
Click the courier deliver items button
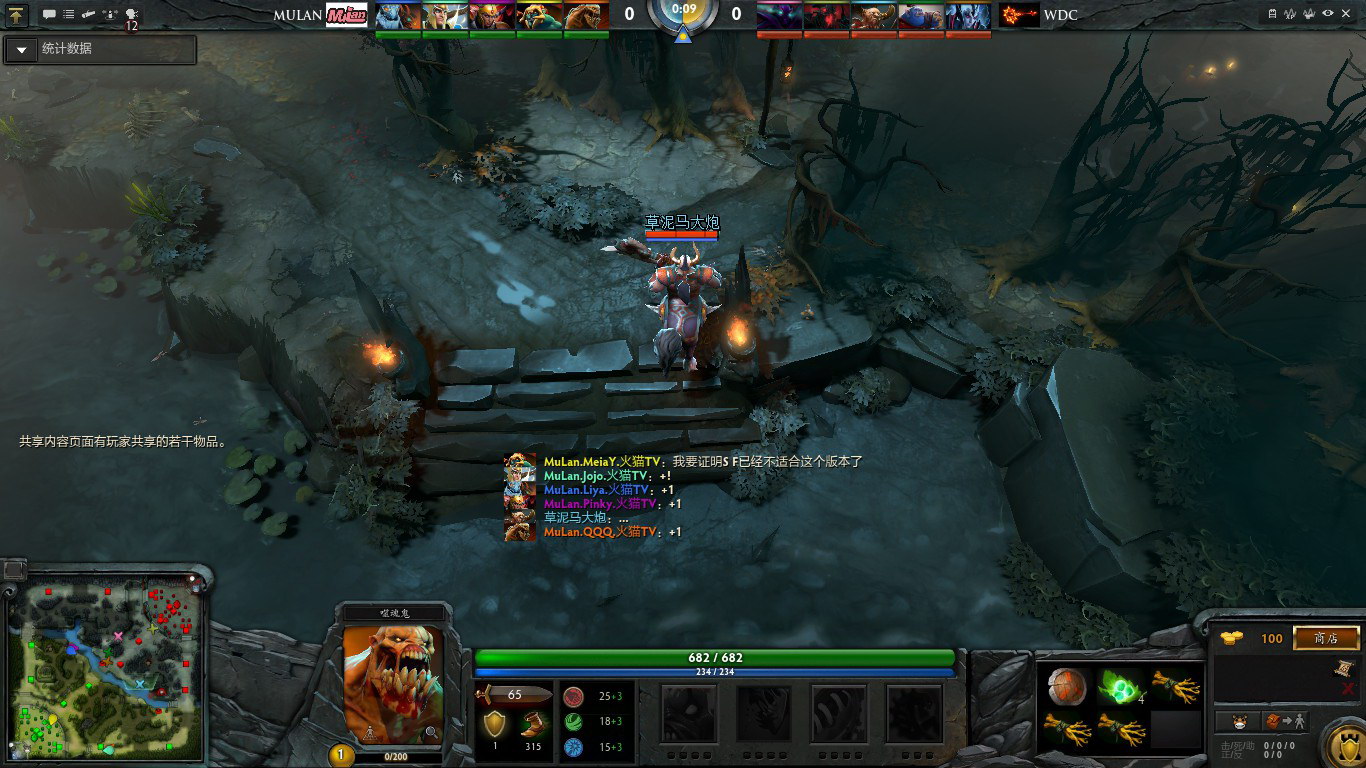click(1285, 721)
